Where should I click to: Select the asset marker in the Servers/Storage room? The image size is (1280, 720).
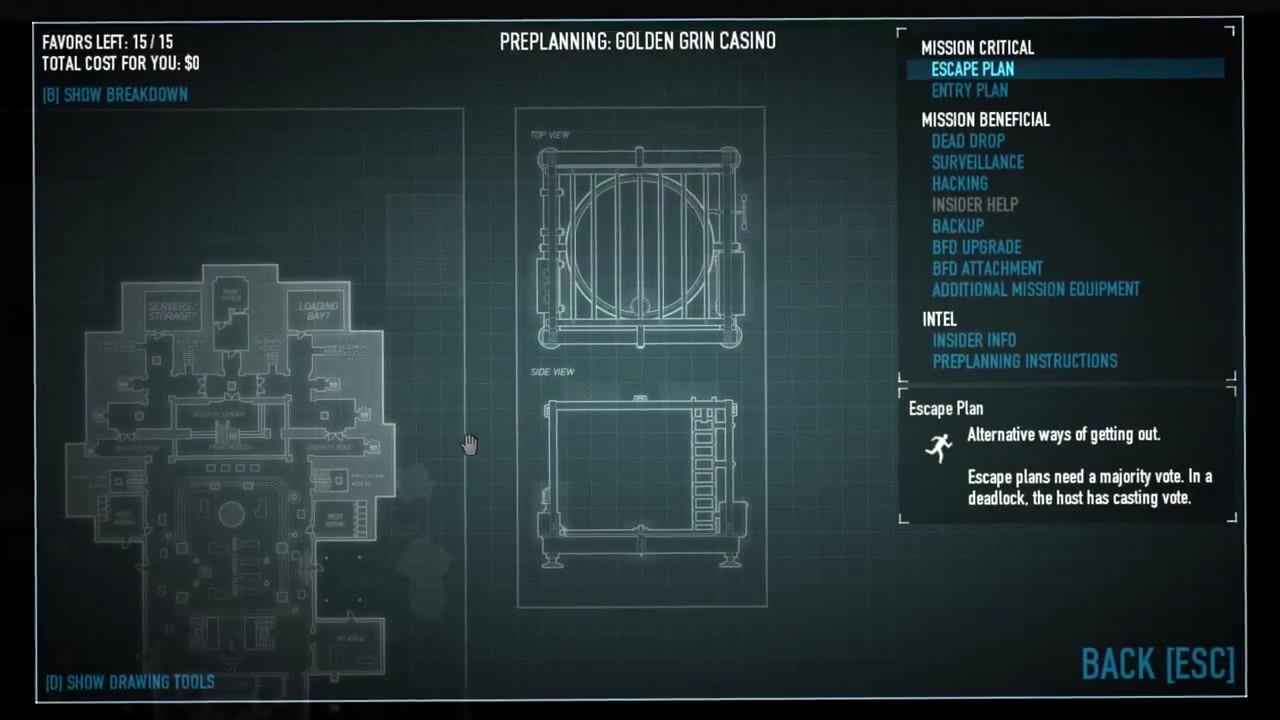point(156,358)
